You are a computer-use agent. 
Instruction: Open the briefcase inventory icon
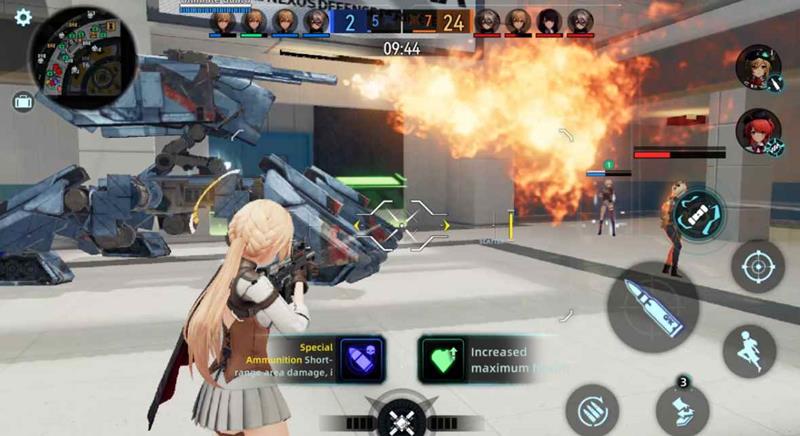click(x=22, y=101)
